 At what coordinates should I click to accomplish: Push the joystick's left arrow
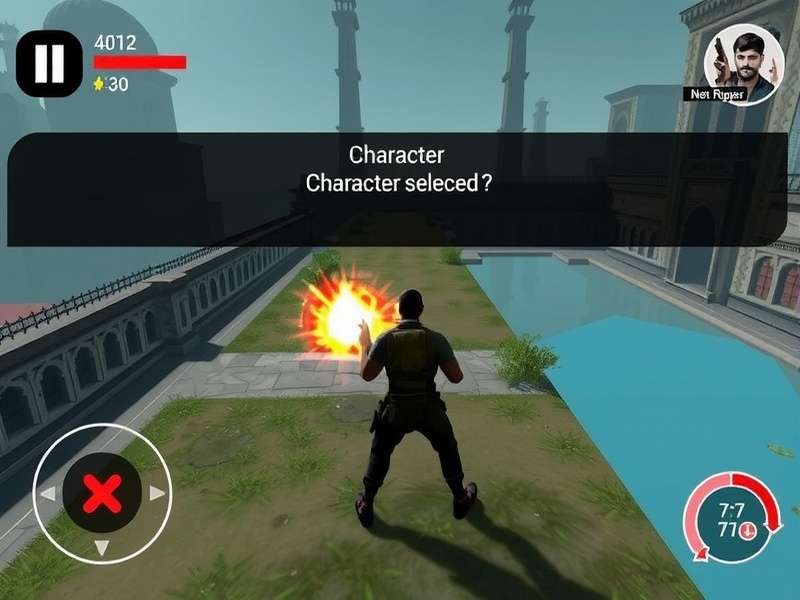coord(46,494)
